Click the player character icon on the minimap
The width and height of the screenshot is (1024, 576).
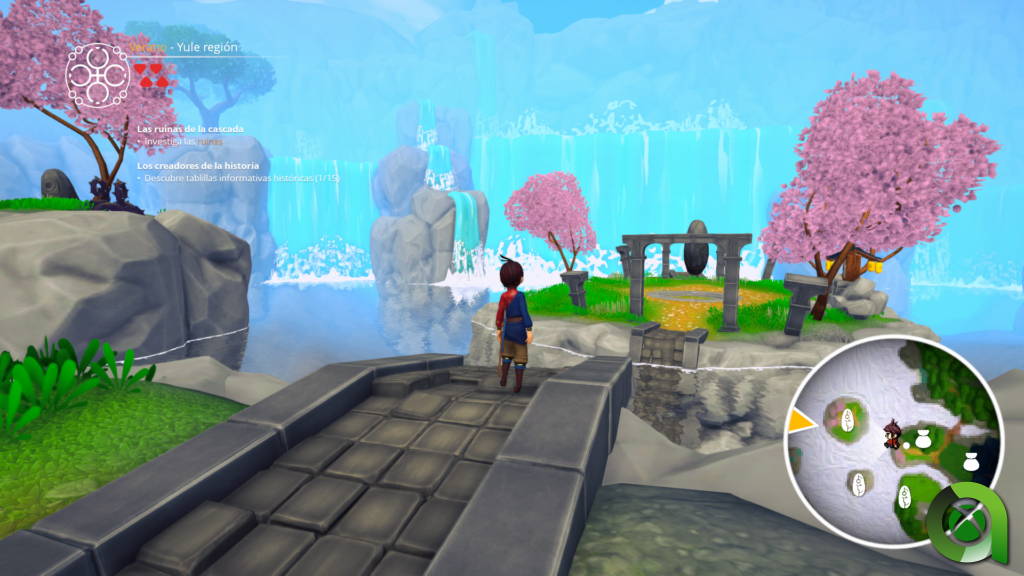pyautogui.click(x=891, y=434)
